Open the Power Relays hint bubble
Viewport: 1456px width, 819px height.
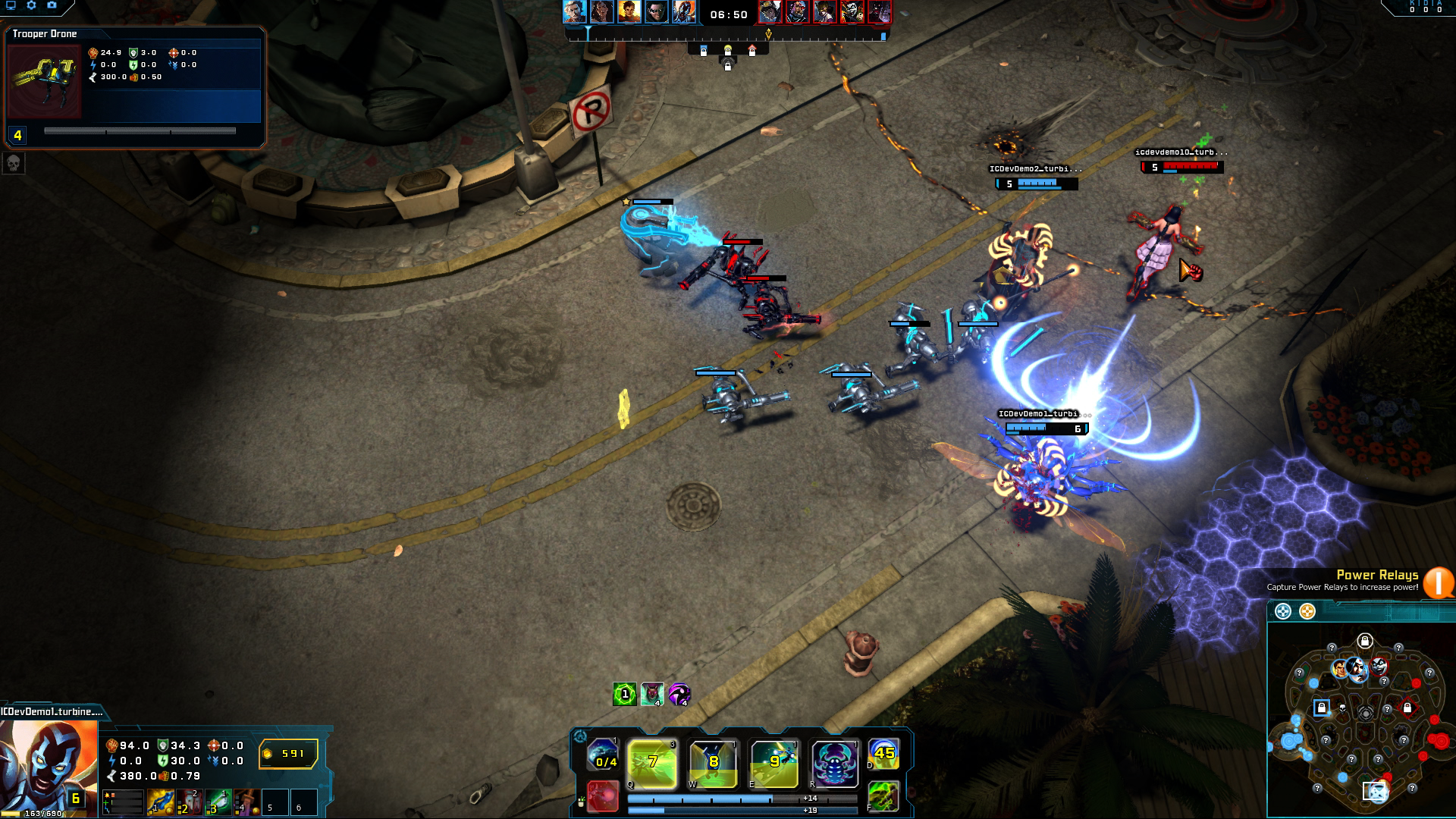pyautogui.click(x=1438, y=582)
